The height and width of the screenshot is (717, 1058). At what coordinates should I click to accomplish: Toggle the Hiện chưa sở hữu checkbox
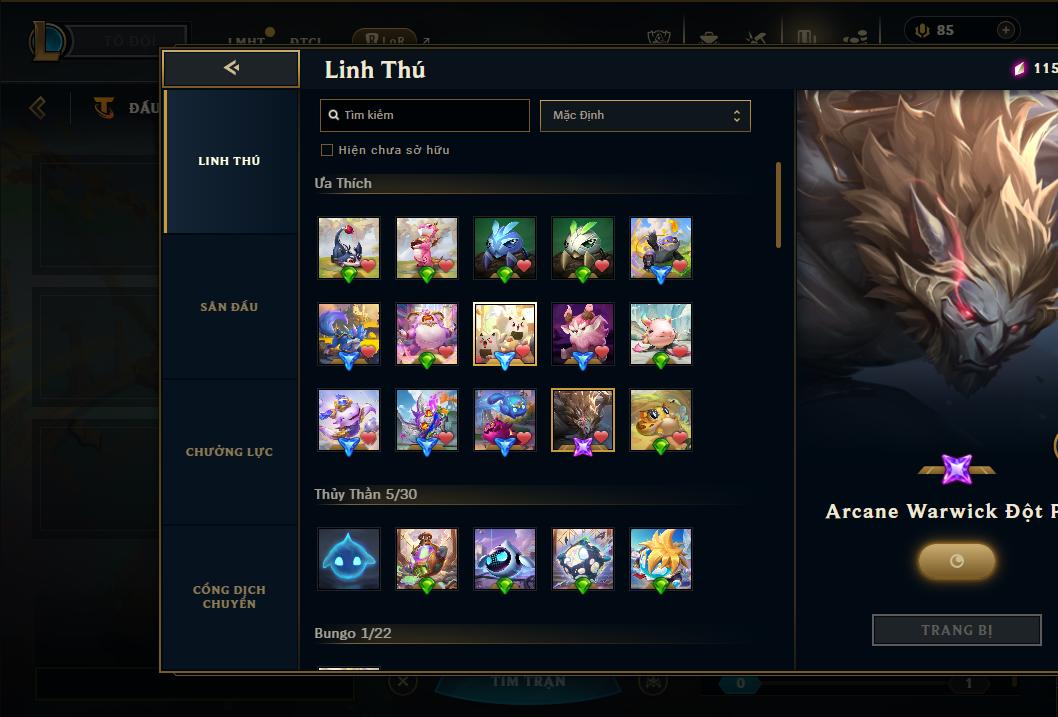click(326, 150)
